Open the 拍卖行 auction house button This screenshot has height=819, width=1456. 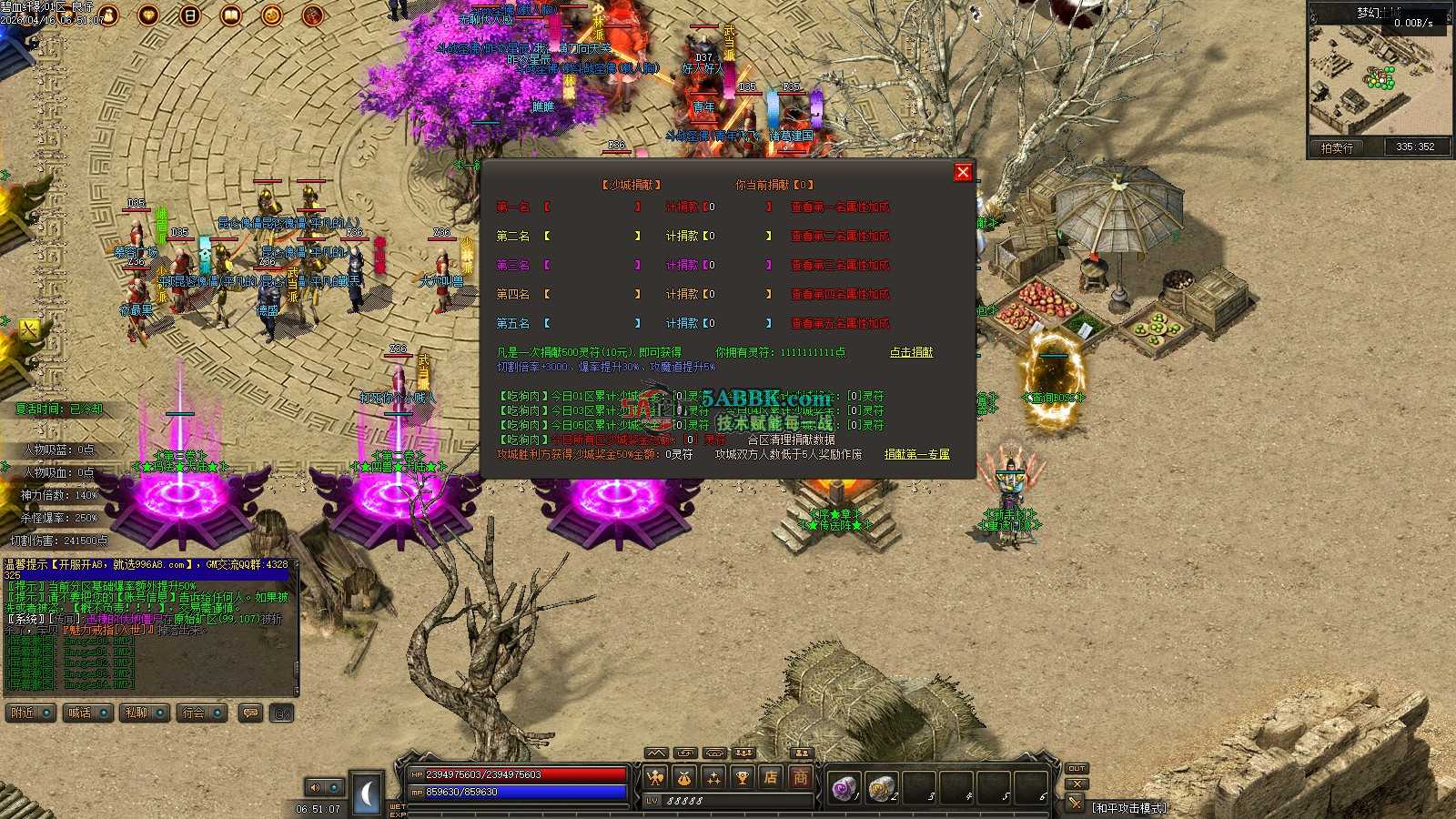pyautogui.click(x=1336, y=147)
